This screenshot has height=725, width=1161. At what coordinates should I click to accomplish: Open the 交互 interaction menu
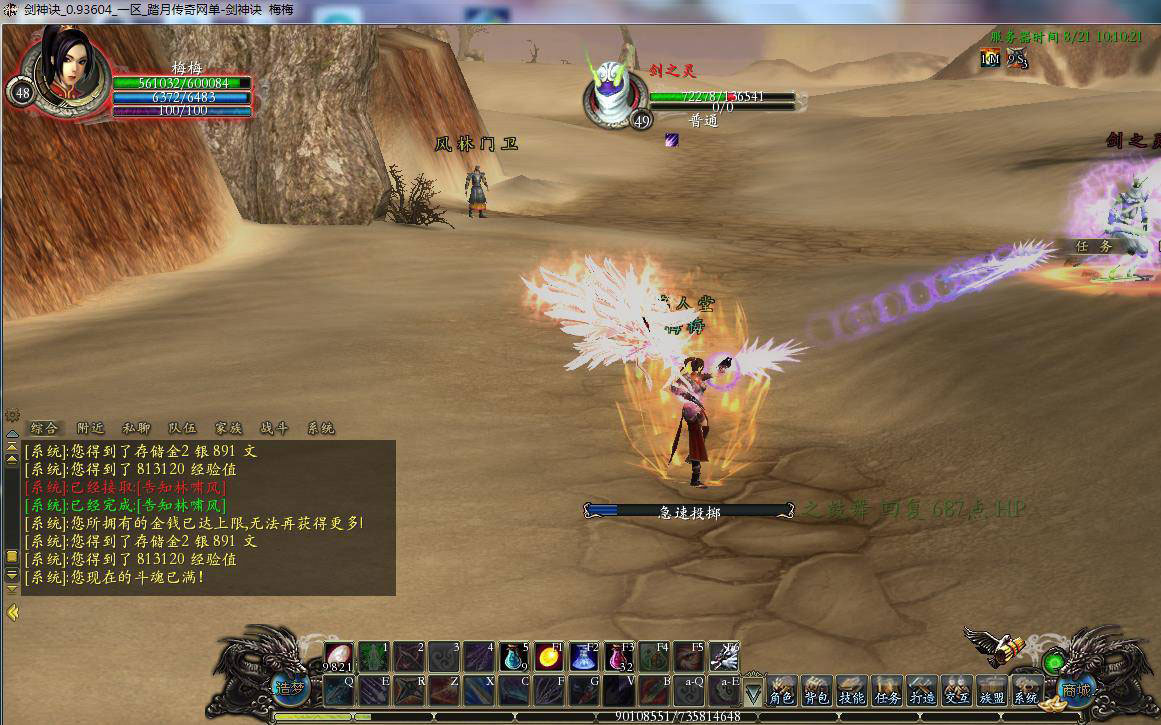pos(956,691)
